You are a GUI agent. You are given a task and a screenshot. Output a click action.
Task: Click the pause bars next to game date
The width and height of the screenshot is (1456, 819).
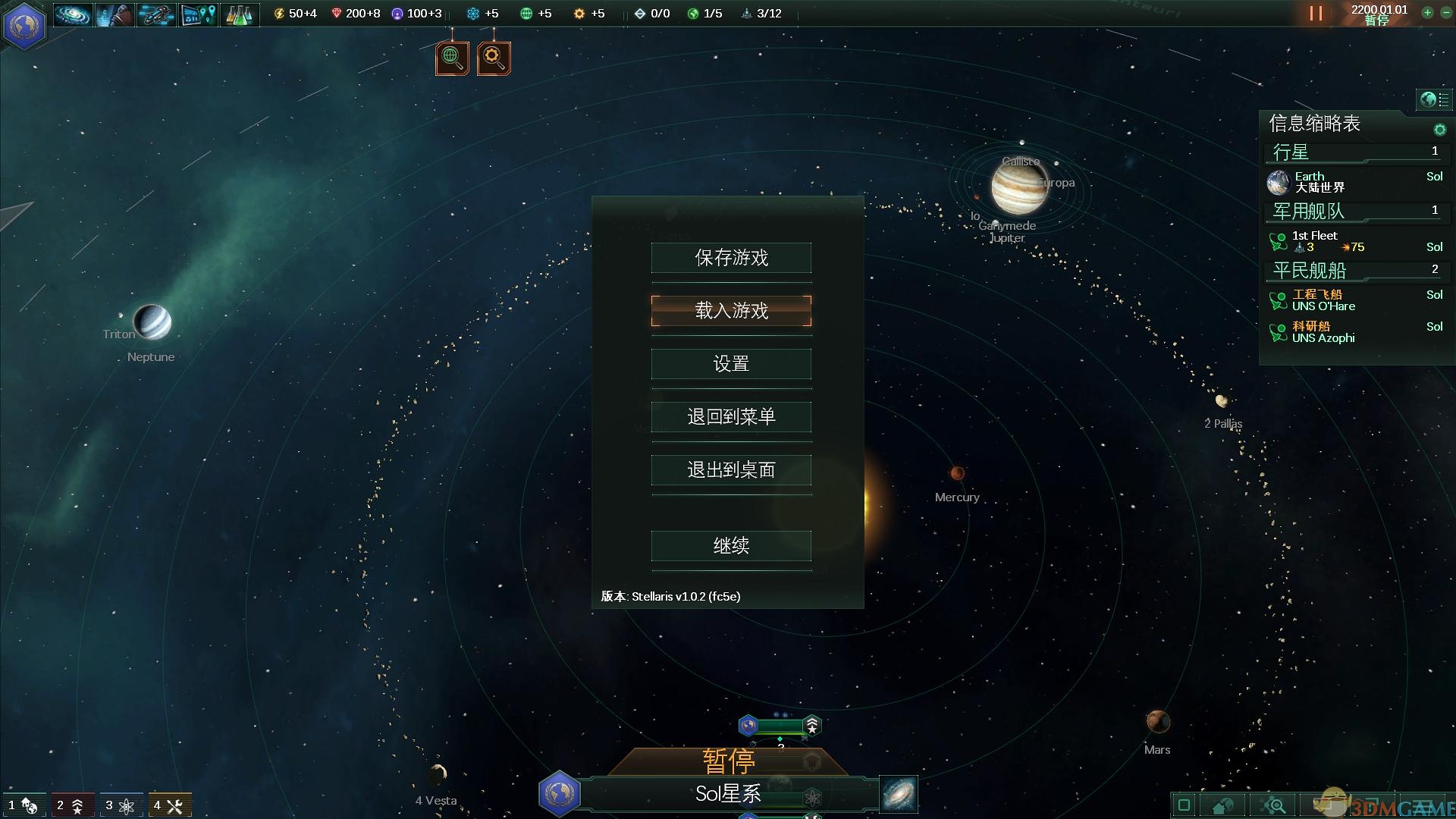[x=1316, y=13]
